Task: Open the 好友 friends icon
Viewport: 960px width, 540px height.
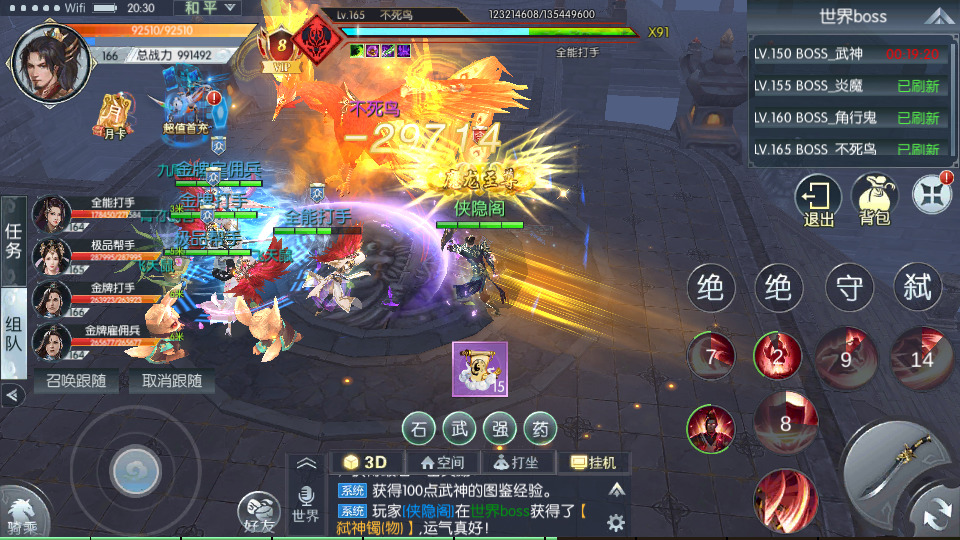Action: [x=260, y=512]
